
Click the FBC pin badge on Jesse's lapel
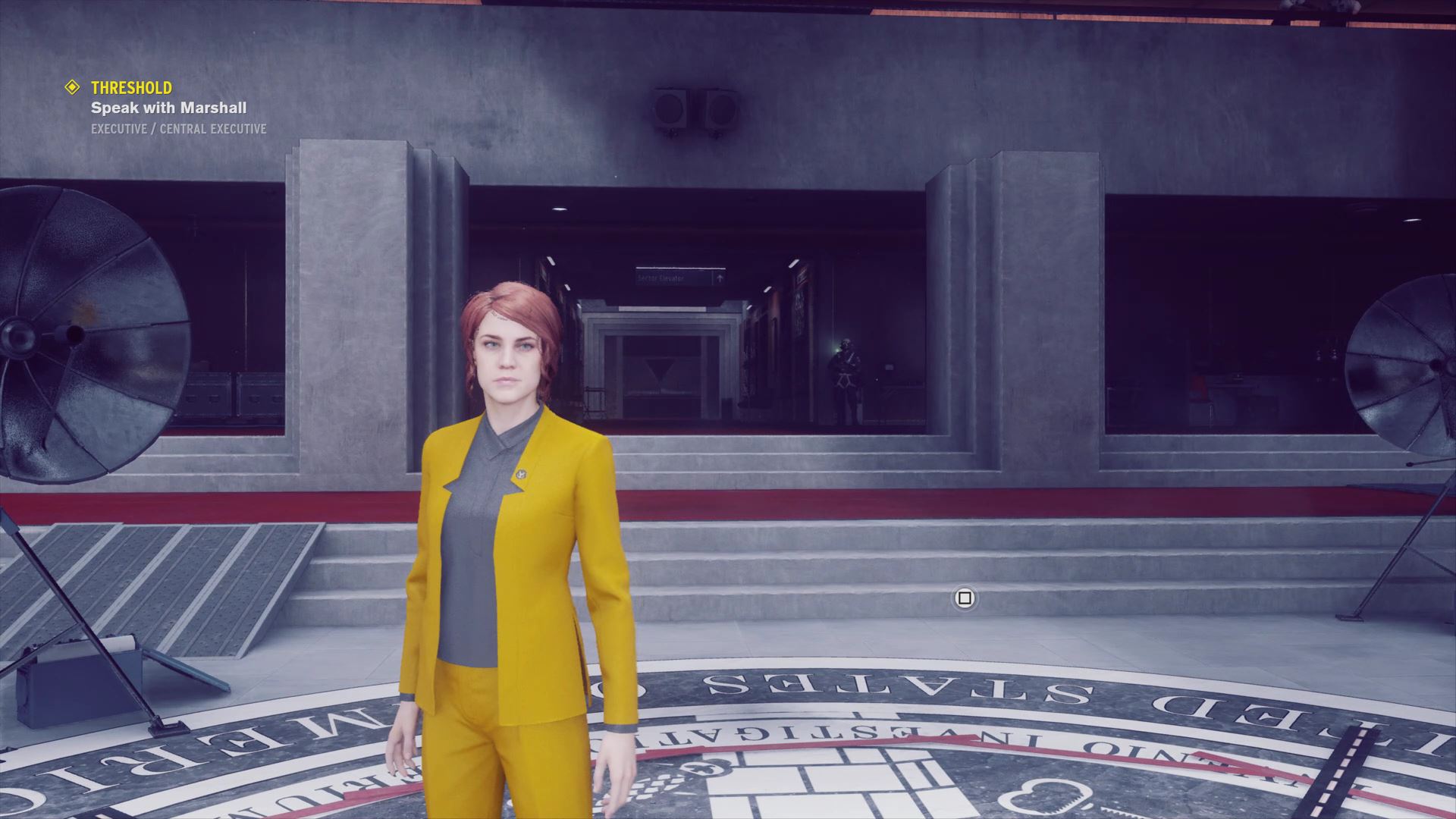pos(522,474)
